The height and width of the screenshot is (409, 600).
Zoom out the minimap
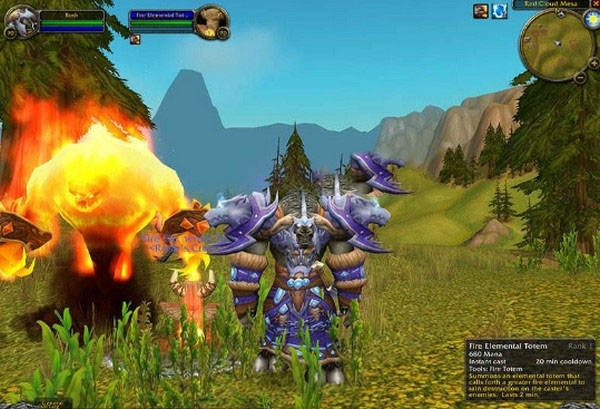pyautogui.click(x=580, y=76)
